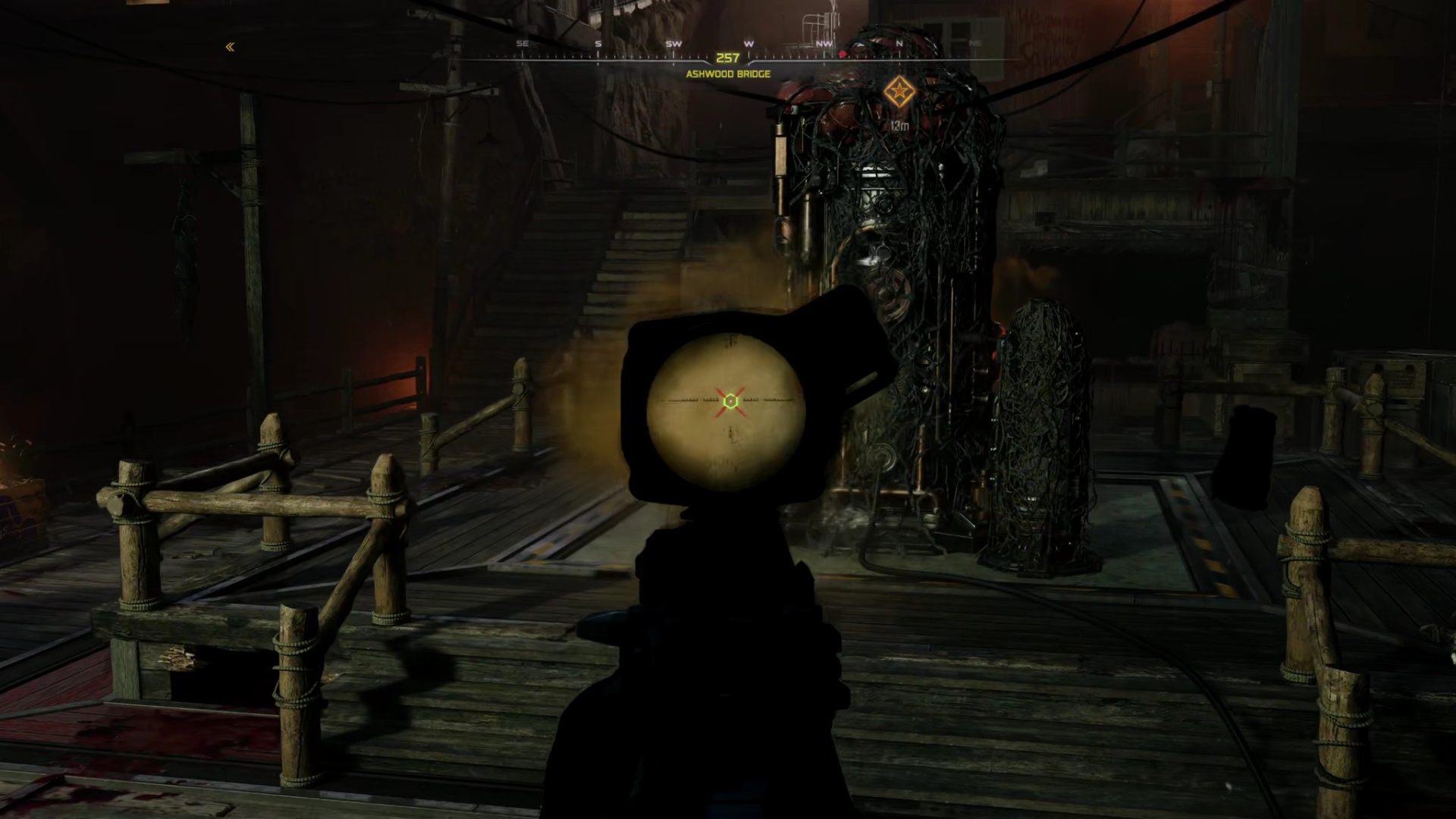The image size is (1456, 819).
Task: Click the SE marker on the compass
Action: 522,43
